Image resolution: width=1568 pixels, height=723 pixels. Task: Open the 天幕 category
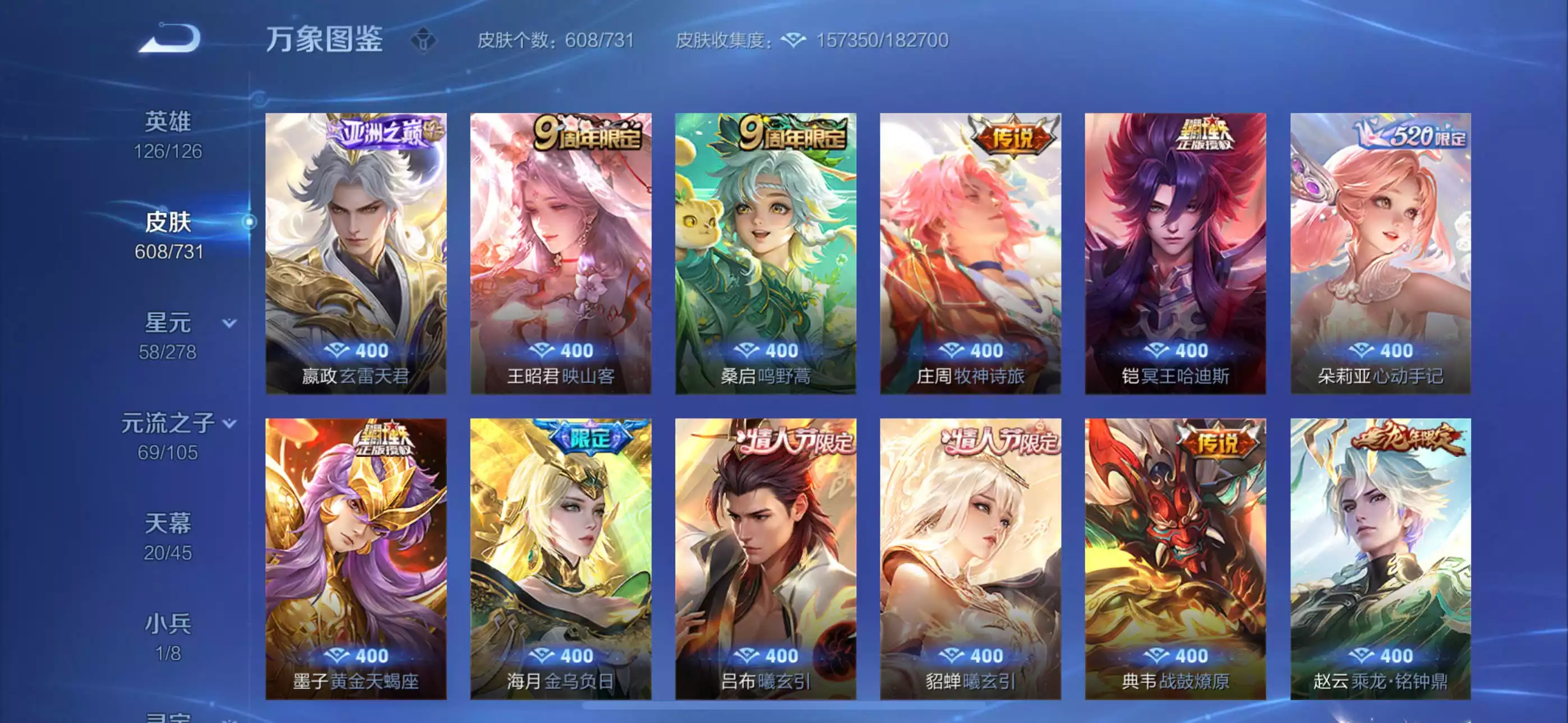click(x=168, y=536)
